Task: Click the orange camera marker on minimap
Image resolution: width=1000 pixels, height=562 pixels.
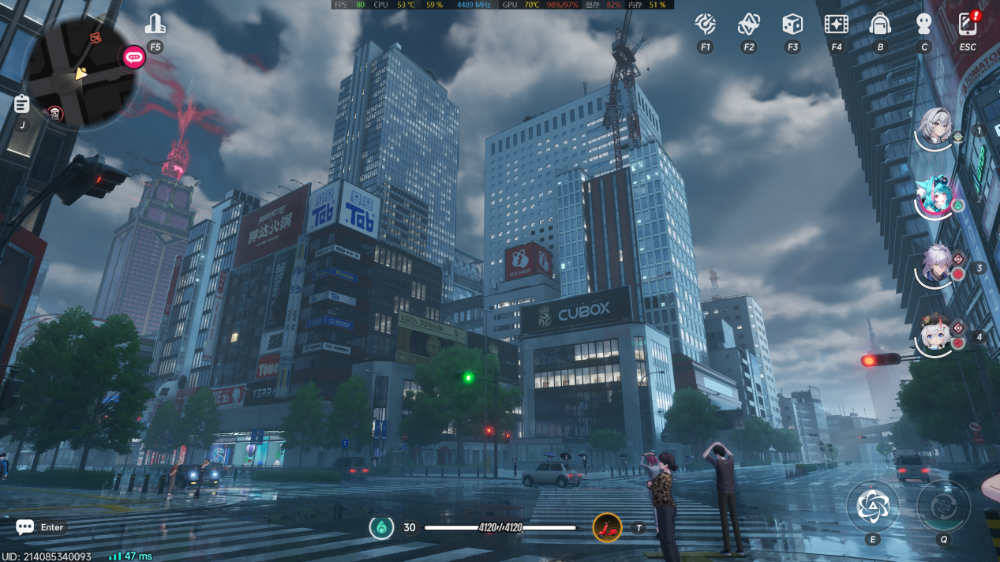Action: coord(96,38)
